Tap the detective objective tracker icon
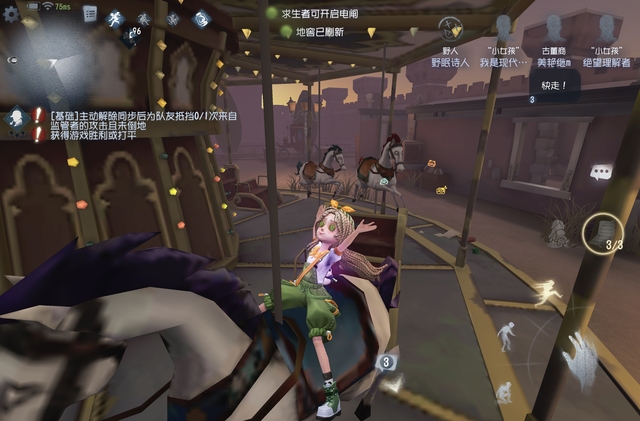Image resolution: width=640 pixels, height=421 pixels. click(x=16, y=118)
